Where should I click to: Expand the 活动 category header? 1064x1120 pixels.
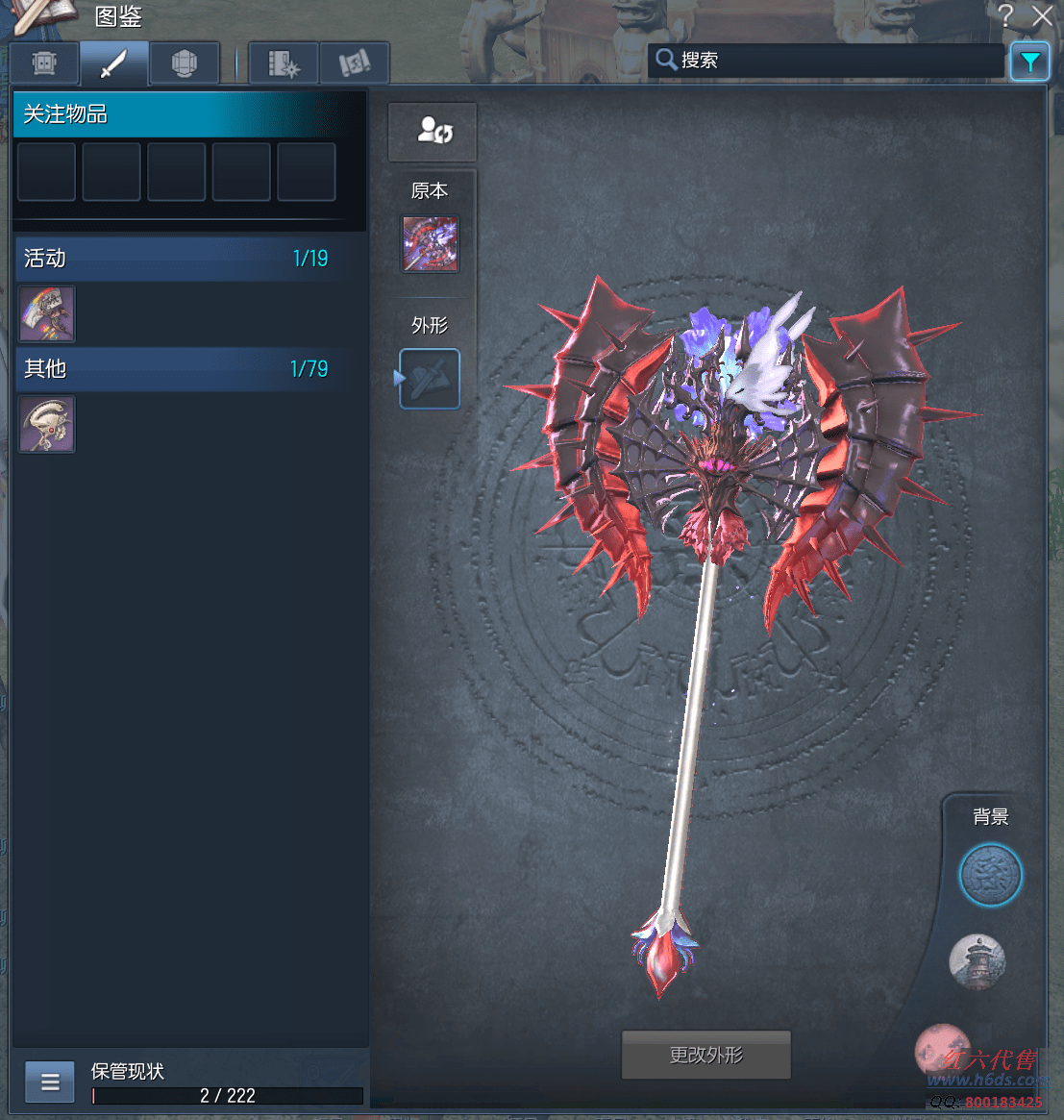point(177,259)
